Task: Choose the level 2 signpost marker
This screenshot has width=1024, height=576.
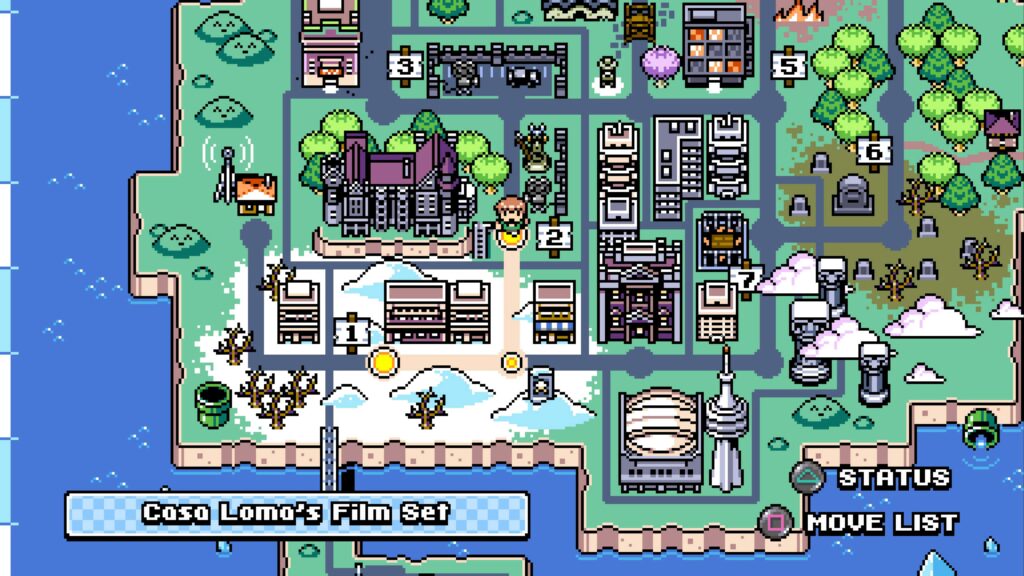Action: click(552, 236)
